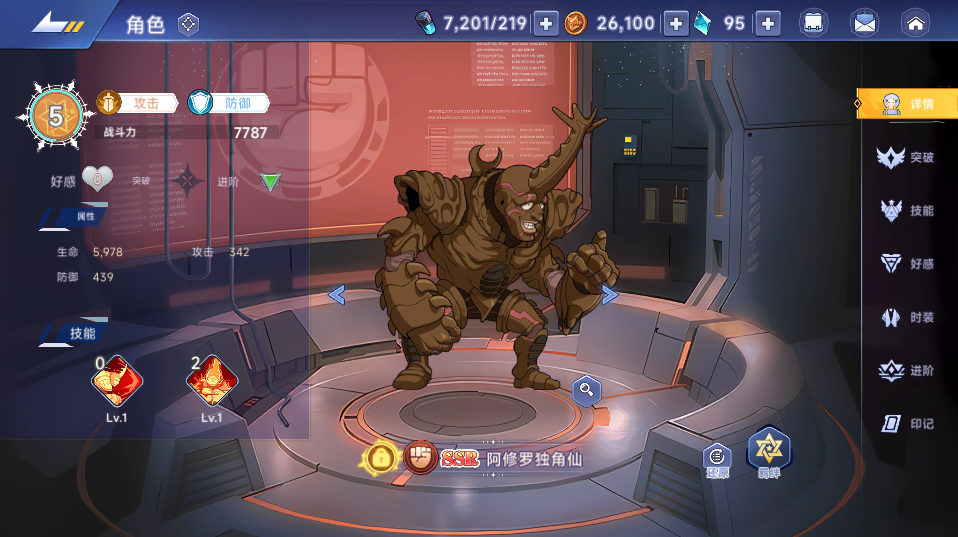Viewport: 958px width, 537px height.
Task: Switch to the 突破 breakthrough tab
Action: pyautogui.click(x=908, y=158)
